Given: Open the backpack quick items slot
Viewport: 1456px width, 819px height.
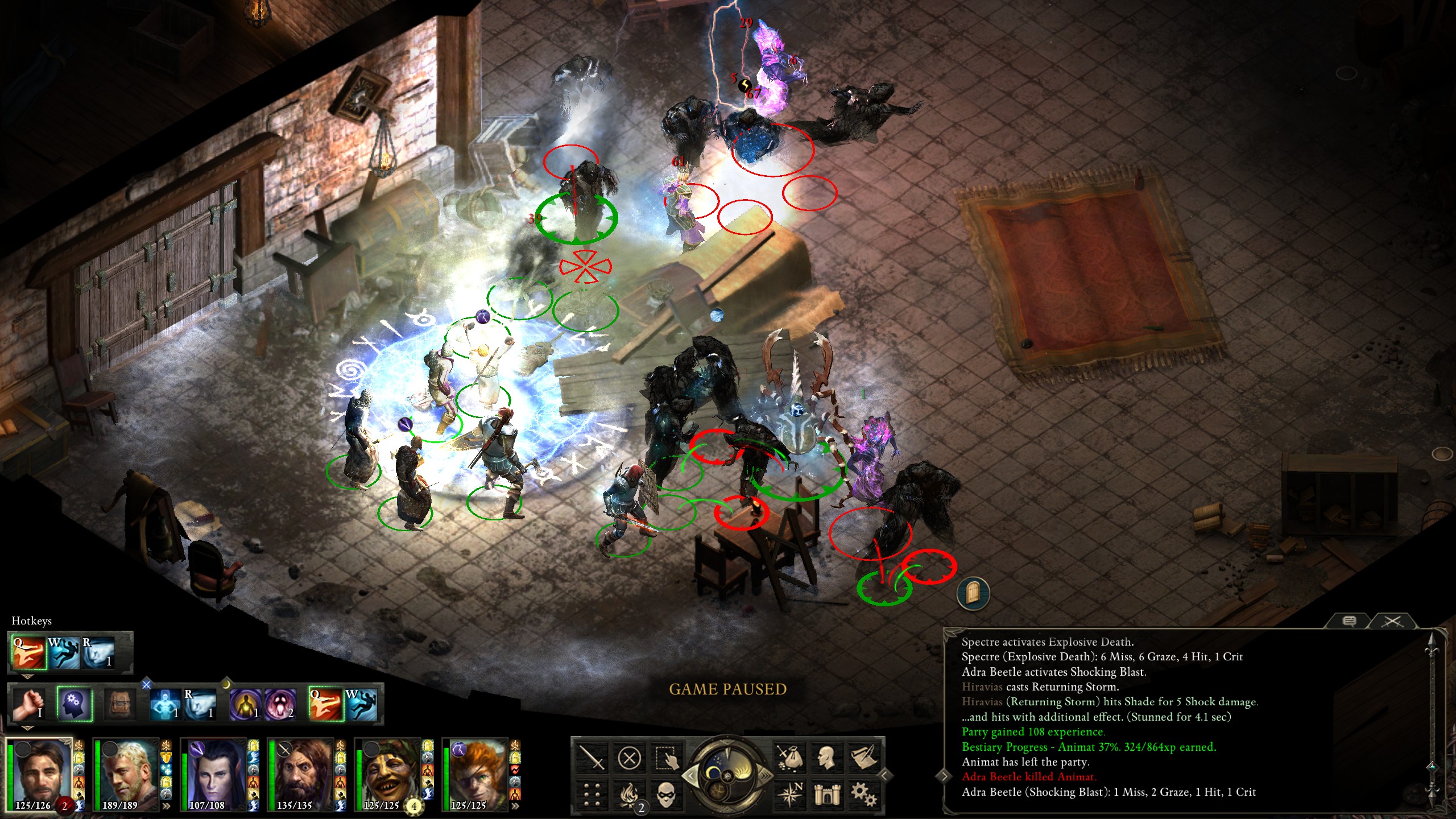Looking at the screenshot, I should (x=119, y=704).
